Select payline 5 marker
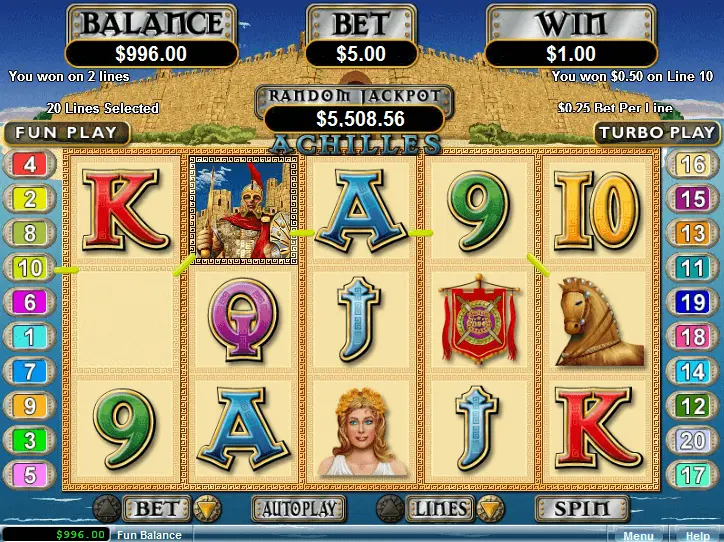The height and width of the screenshot is (542, 724). click(x=30, y=475)
